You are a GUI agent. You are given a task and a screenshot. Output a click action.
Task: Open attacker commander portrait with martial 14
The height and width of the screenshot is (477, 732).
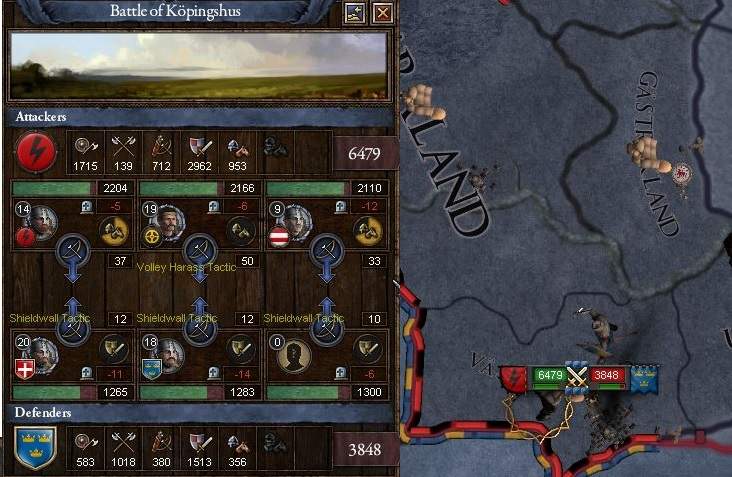point(41,220)
